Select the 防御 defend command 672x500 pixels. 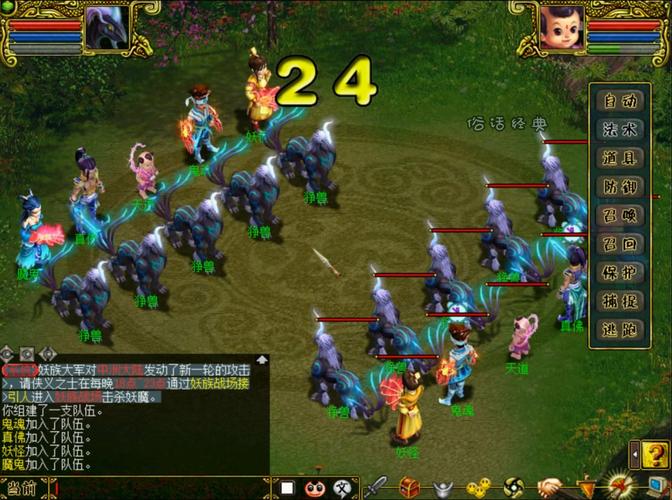coord(619,186)
